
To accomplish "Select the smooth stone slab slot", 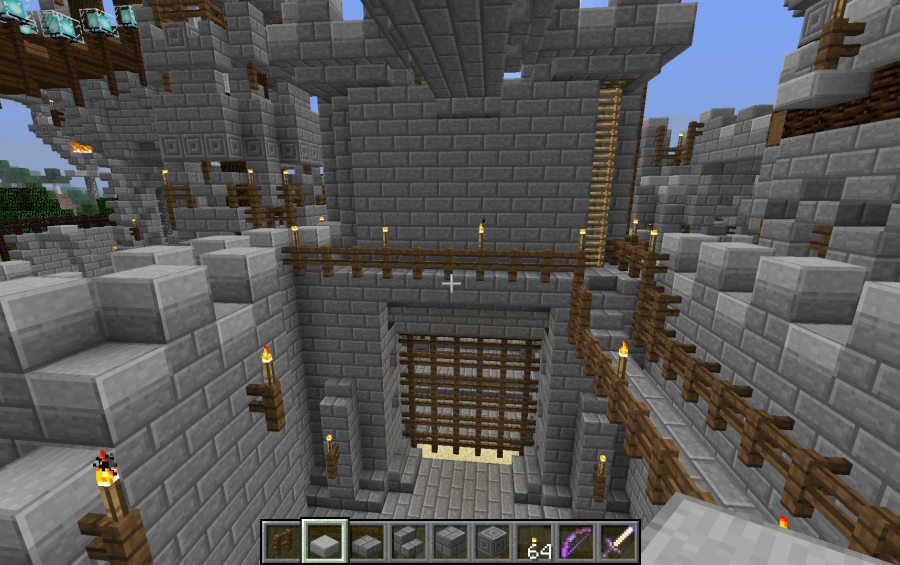I will [x=325, y=541].
